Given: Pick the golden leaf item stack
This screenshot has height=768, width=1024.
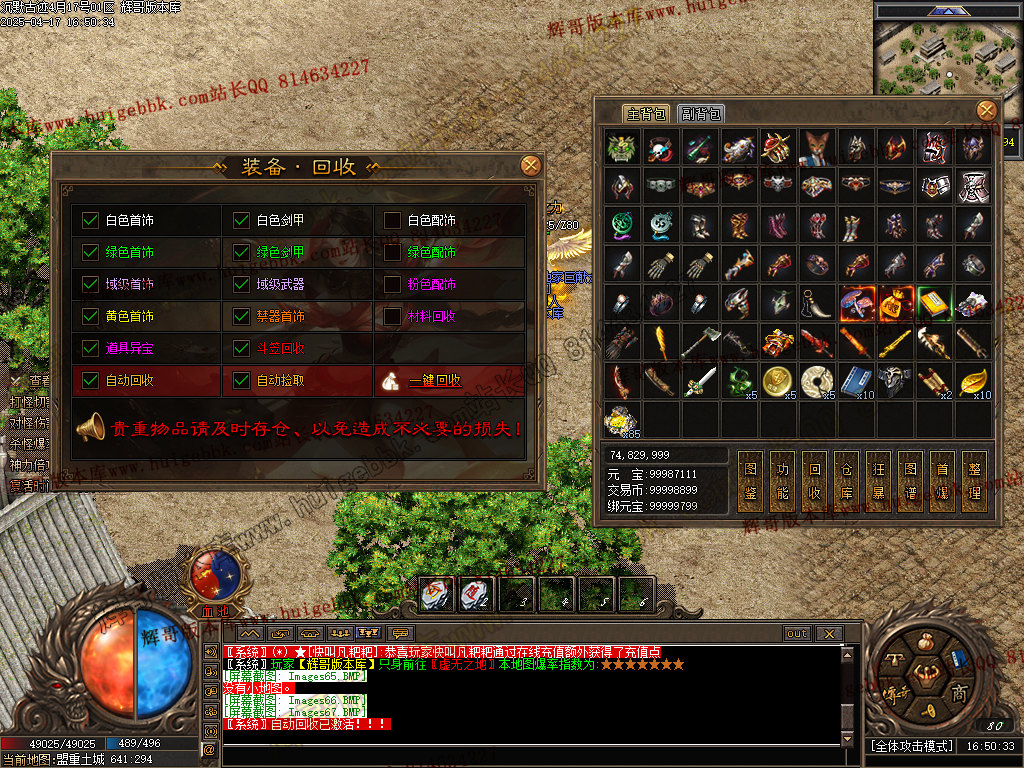Looking at the screenshot, I should click(x=973, y=380).
